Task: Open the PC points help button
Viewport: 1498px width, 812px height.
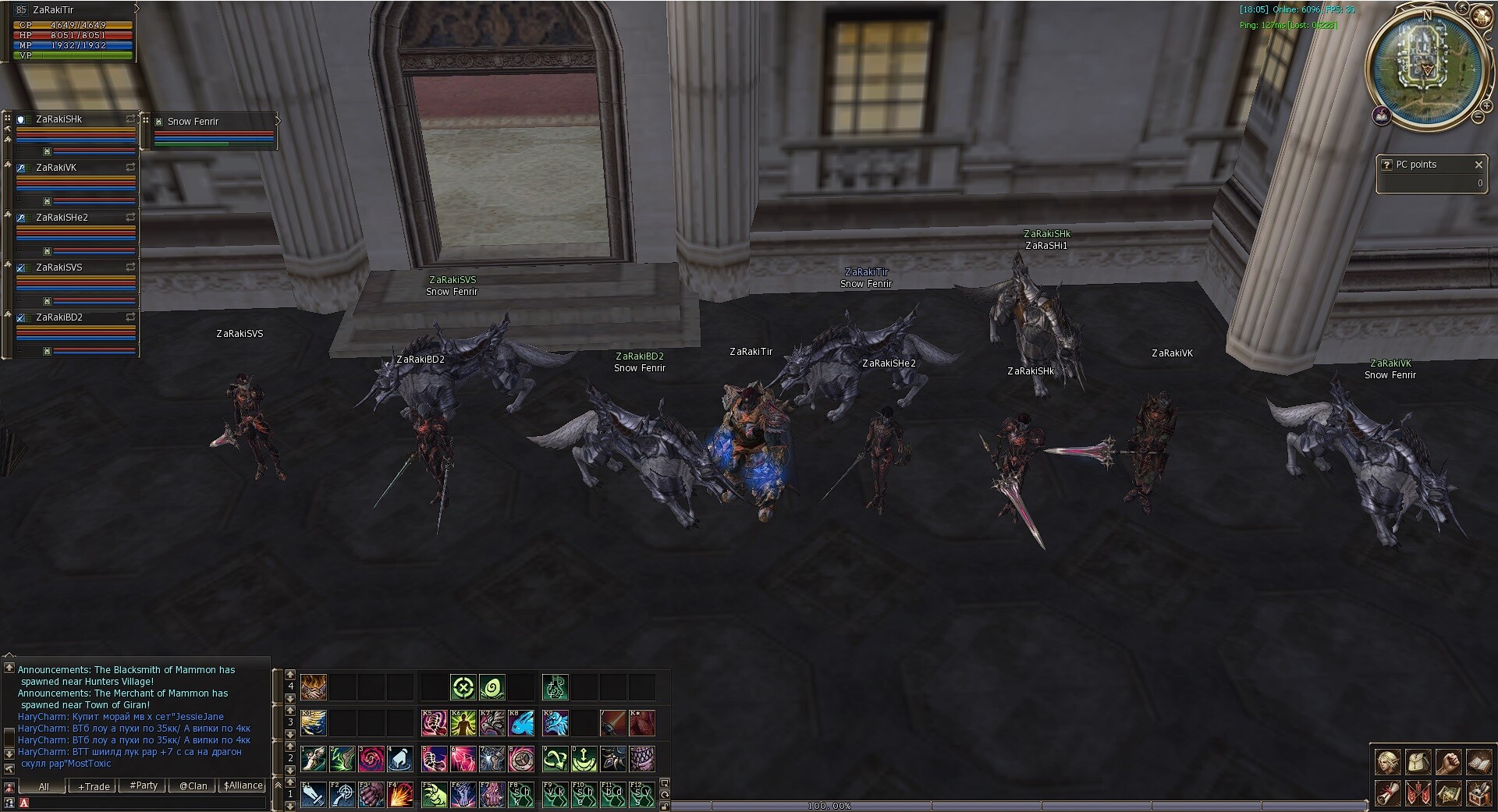Action: [x=1386, y=165]
